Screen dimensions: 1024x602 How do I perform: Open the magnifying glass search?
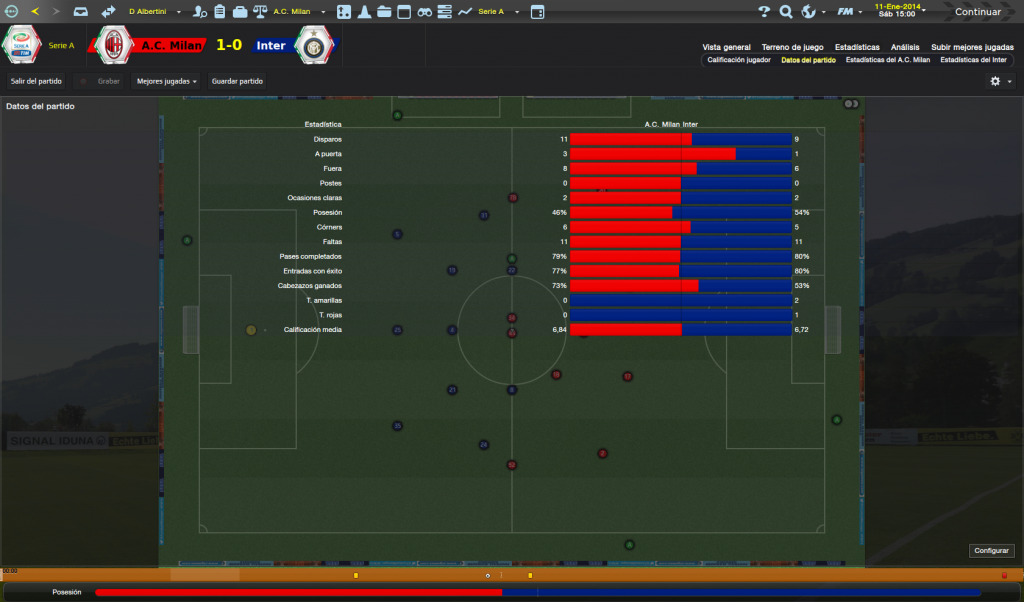point(786,12)
